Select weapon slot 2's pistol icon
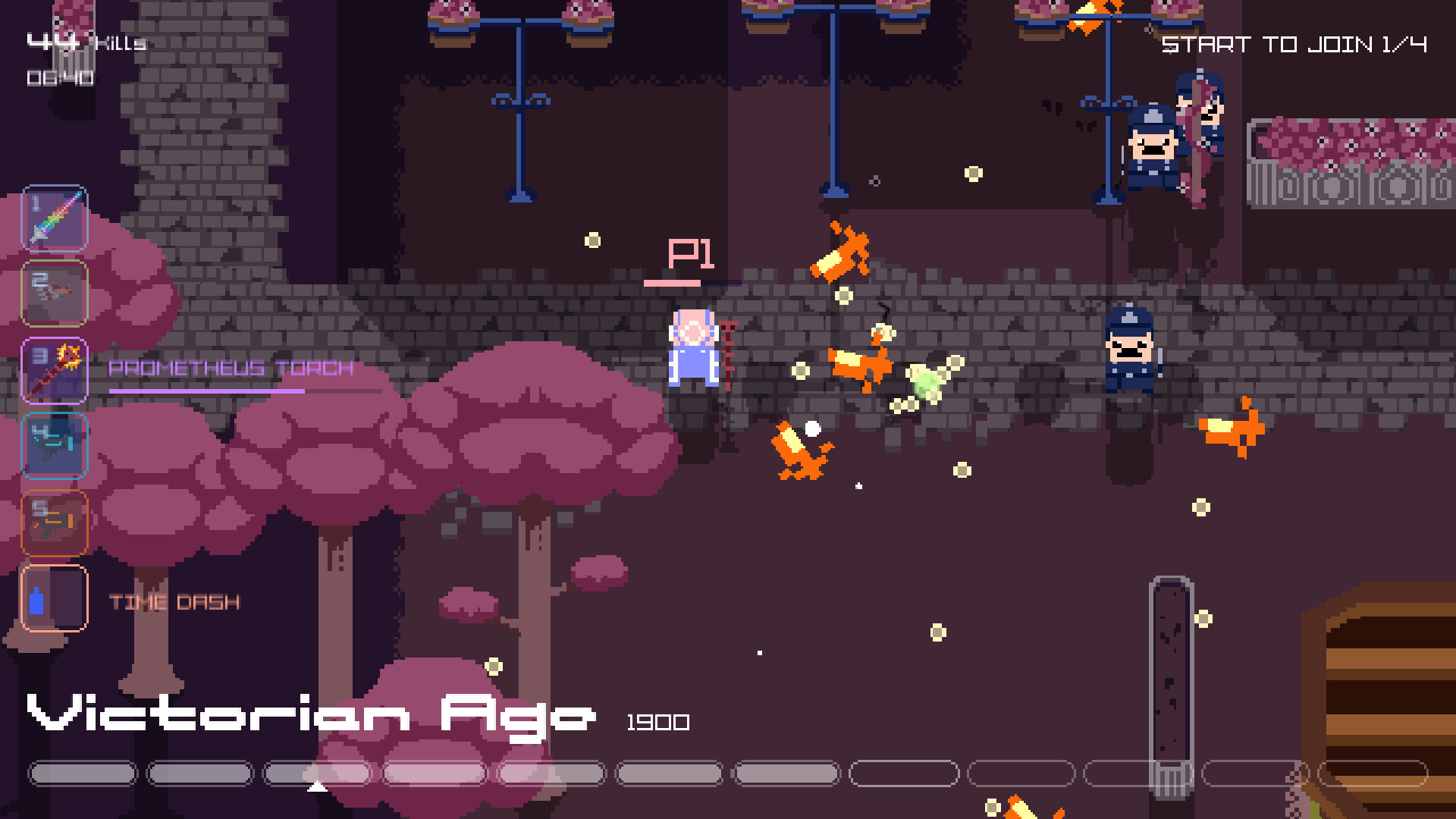 click(x=55, y=294)
